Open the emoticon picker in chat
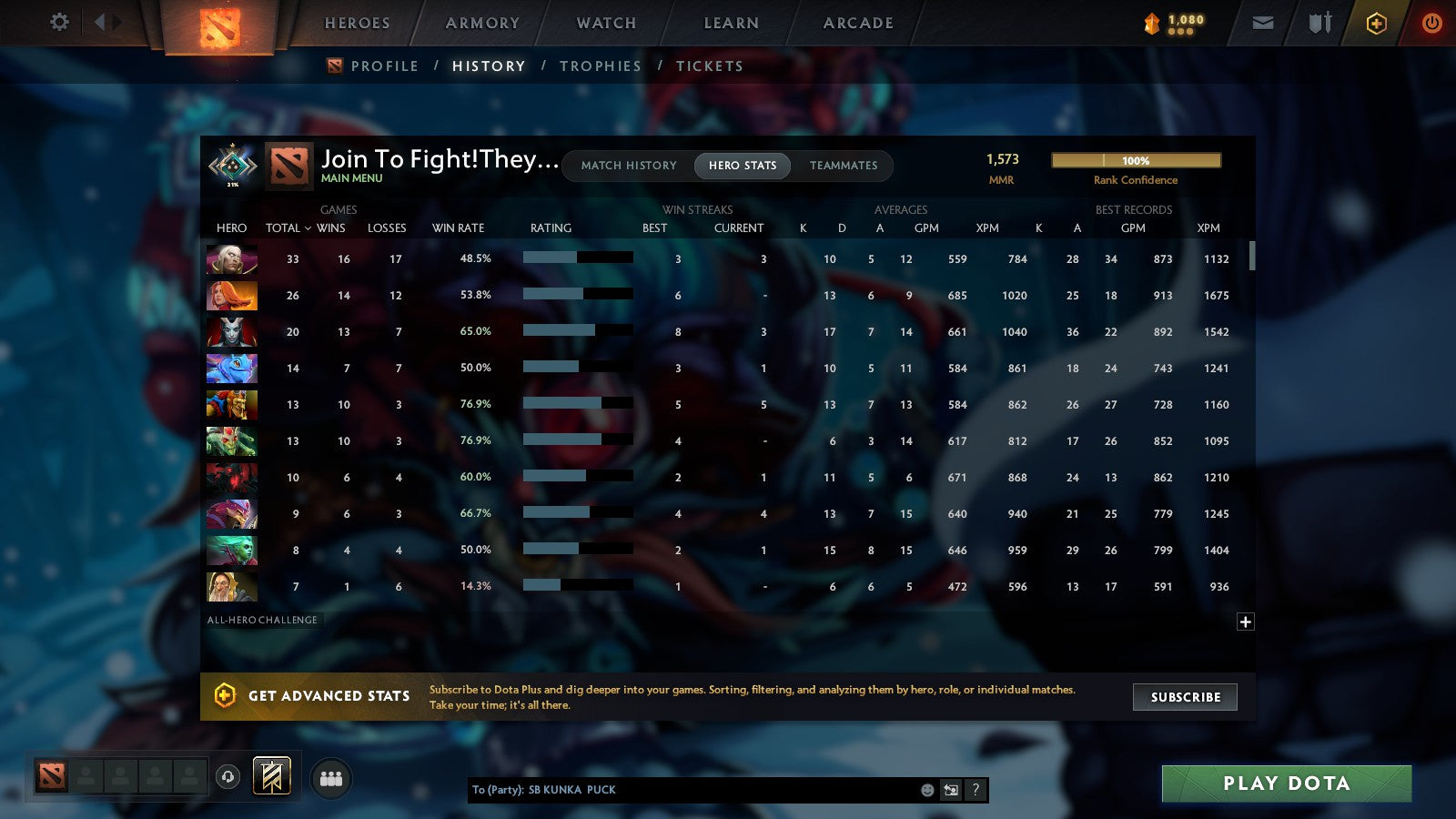This screenshot has width=1456, height=819. [x=925, y=790]
